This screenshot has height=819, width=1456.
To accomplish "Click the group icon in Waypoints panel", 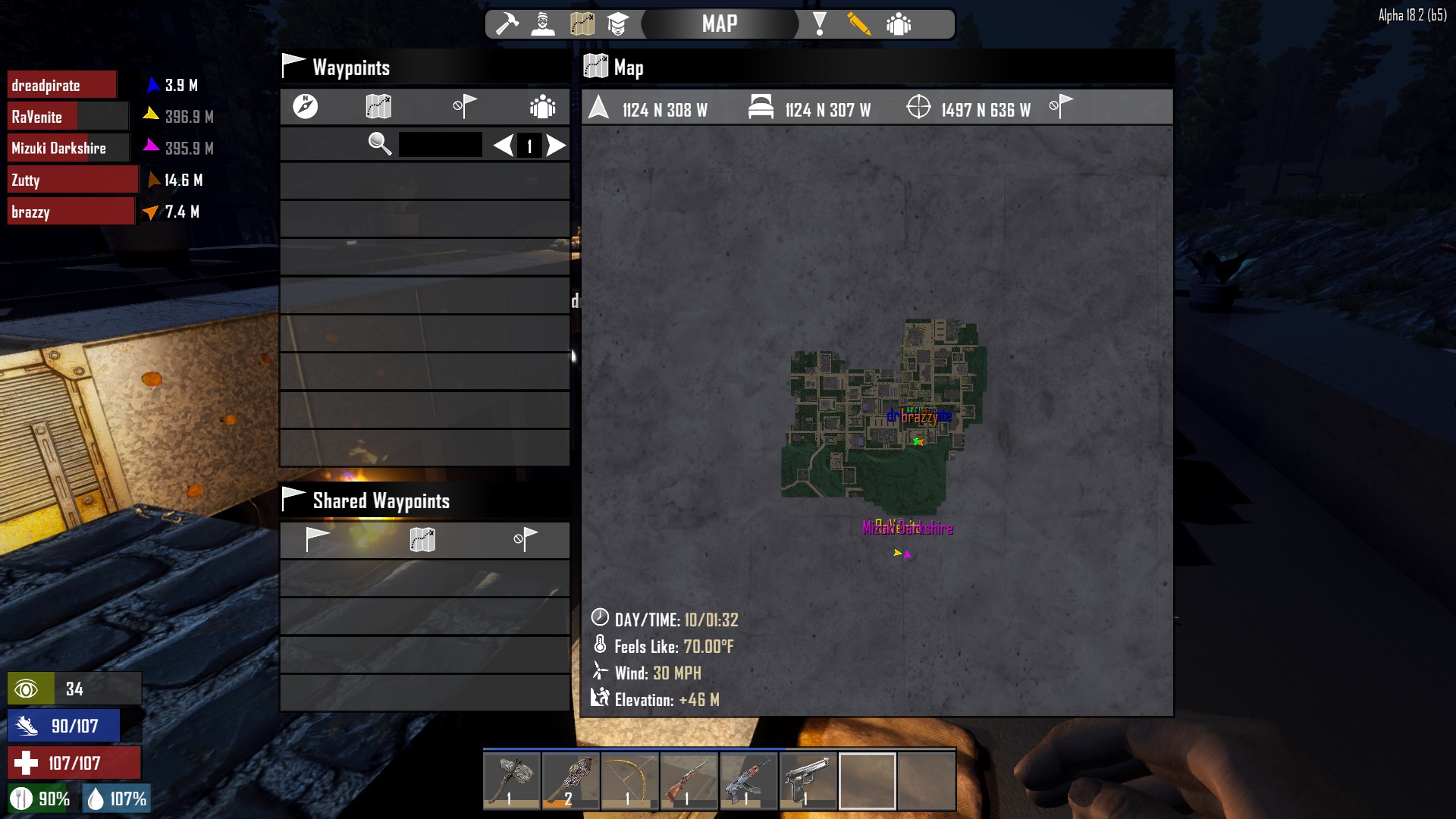I will click(543, 106).
